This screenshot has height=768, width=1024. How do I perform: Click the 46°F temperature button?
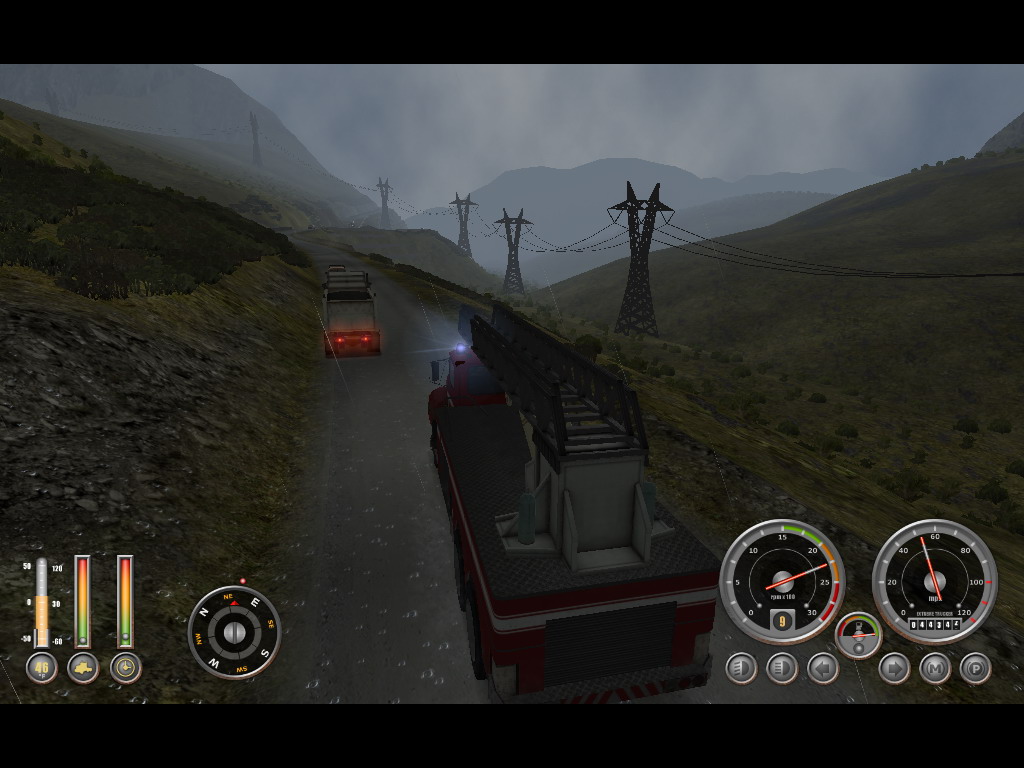[41, 668]
